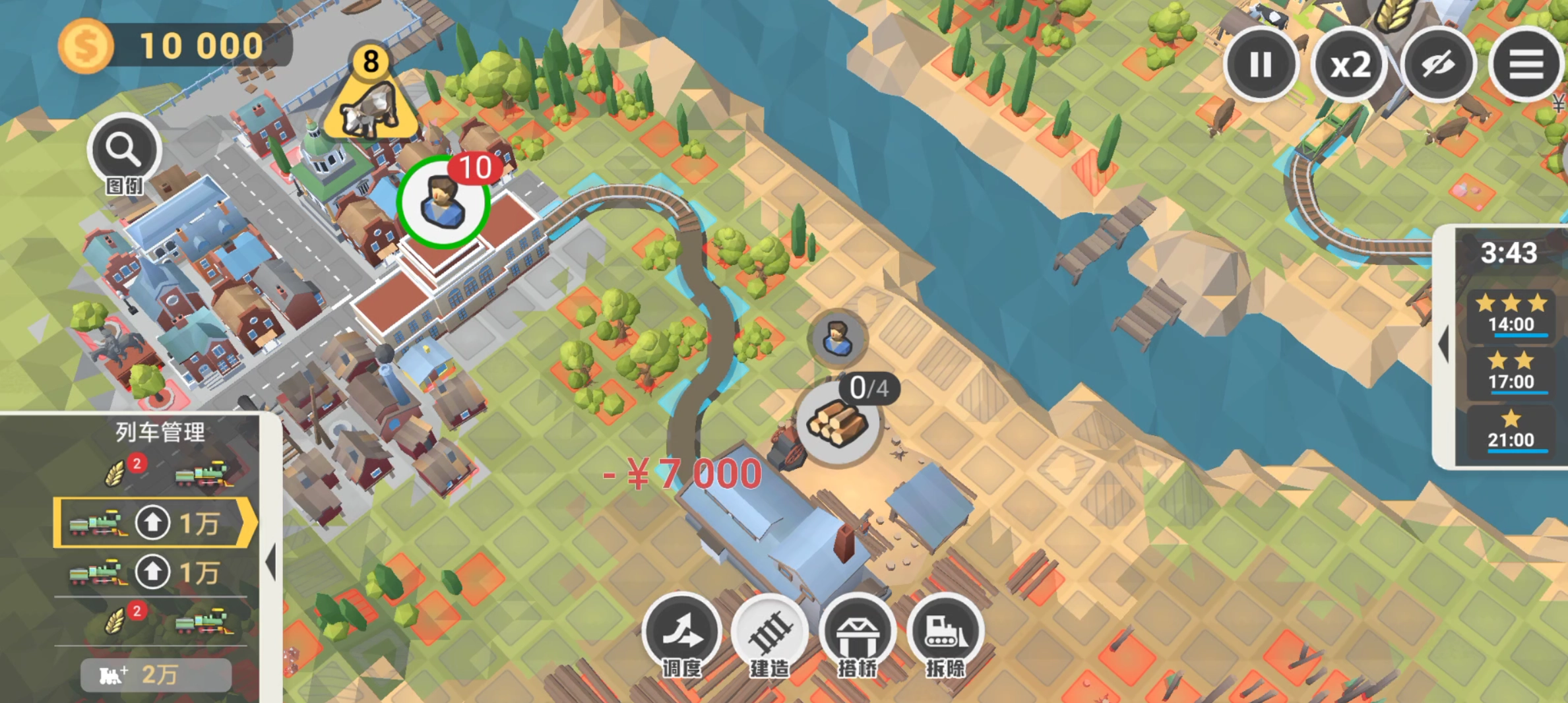Screen dimensions: 1568x703
Task: Toggle the crossed-eye visibility button
Action: point(1438,65)
